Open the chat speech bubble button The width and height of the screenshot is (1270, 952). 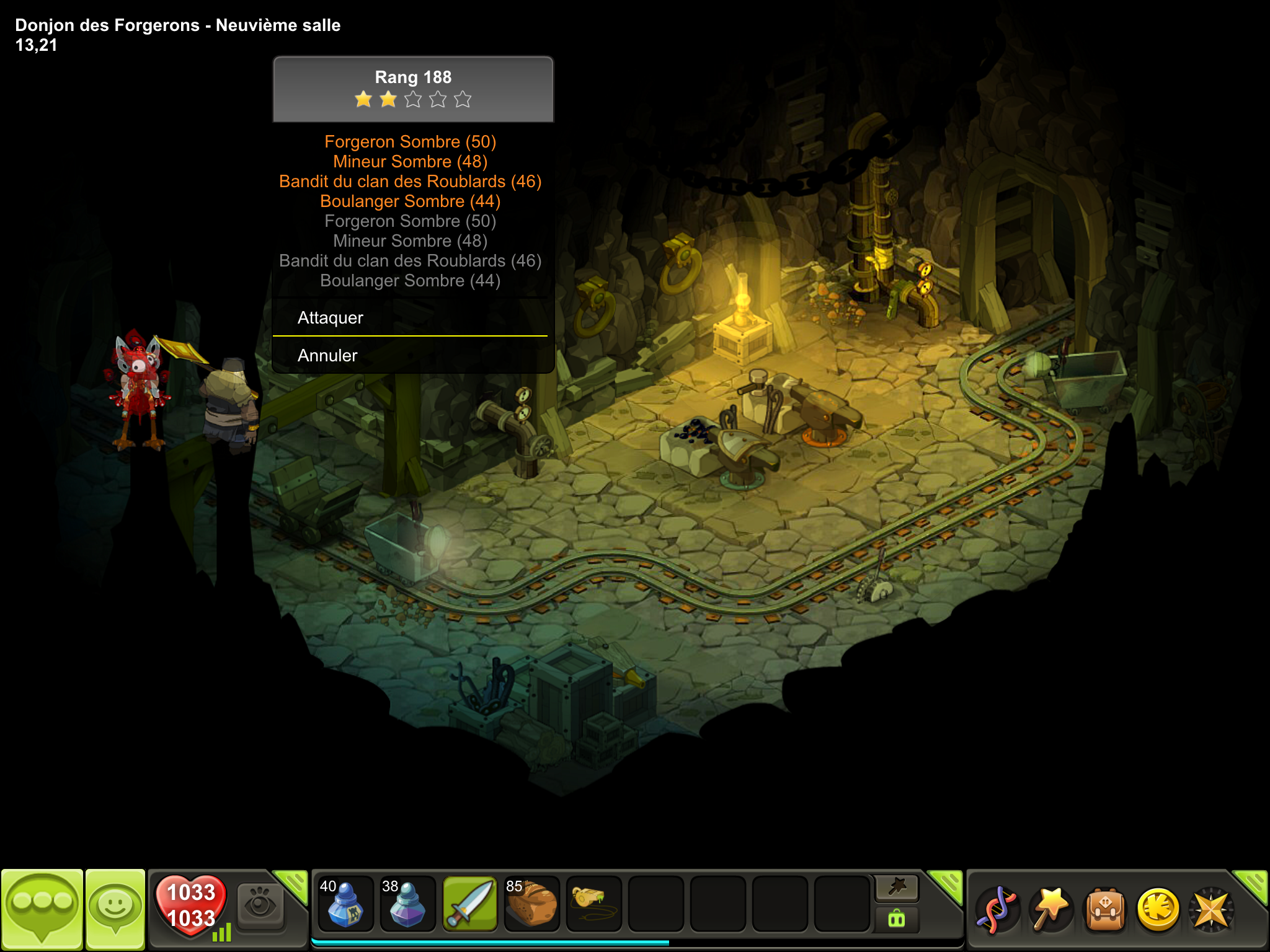pyautogui.click(x=42, y=908)
